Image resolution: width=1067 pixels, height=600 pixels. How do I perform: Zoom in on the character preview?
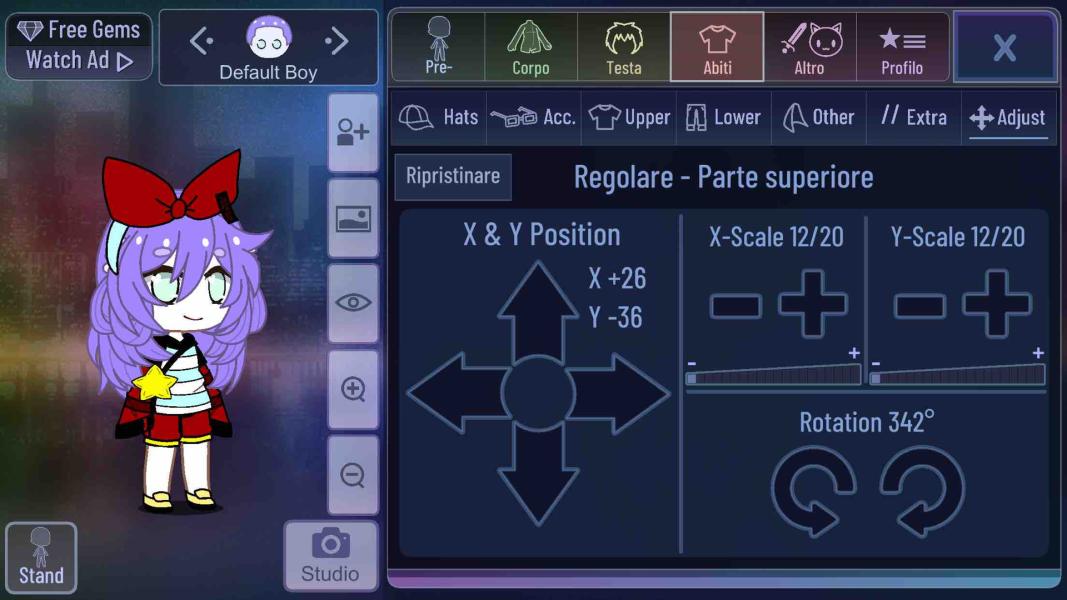pos(353,389)
